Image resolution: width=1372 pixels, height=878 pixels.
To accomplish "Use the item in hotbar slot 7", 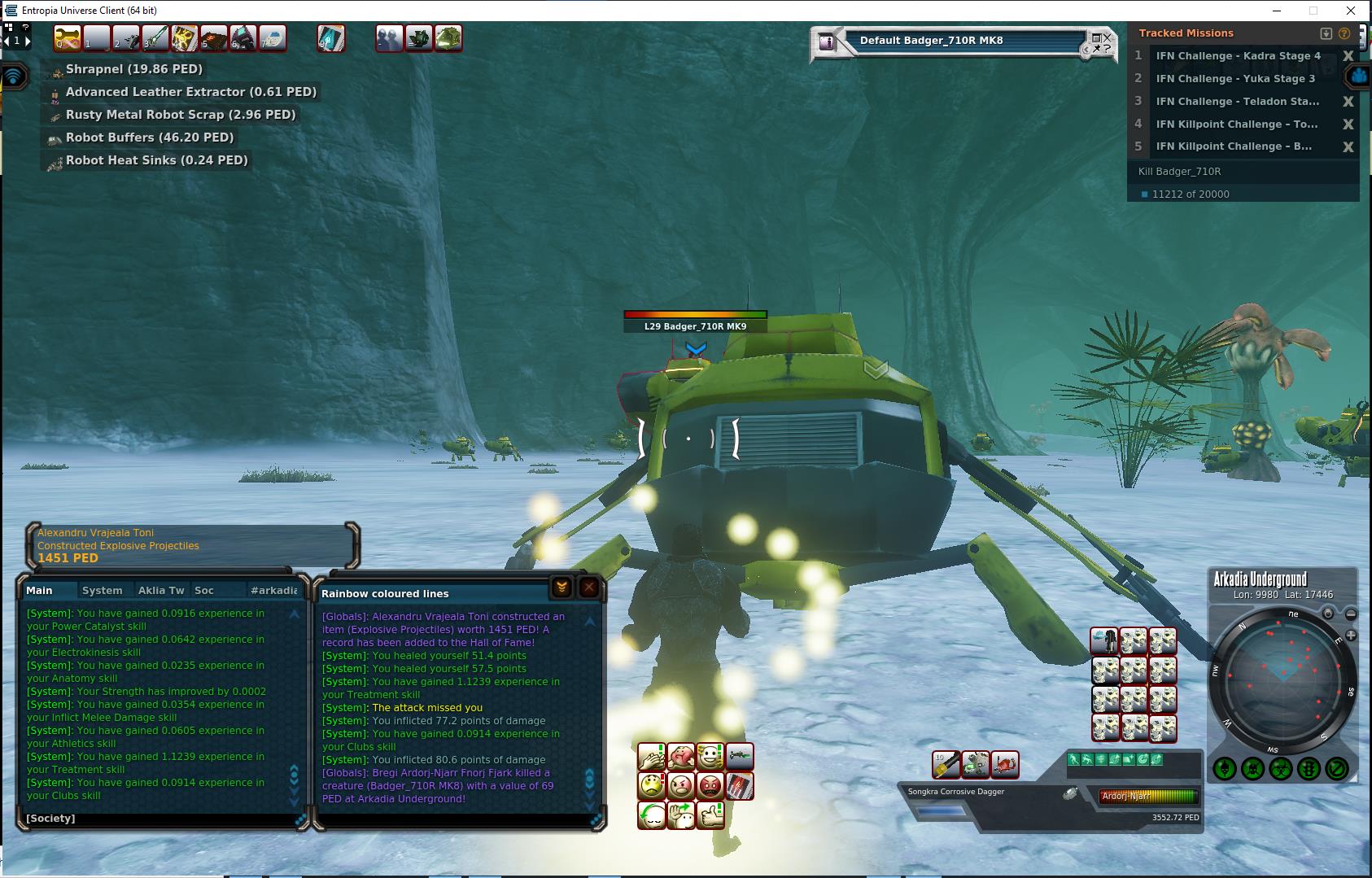I will point(273,38).
